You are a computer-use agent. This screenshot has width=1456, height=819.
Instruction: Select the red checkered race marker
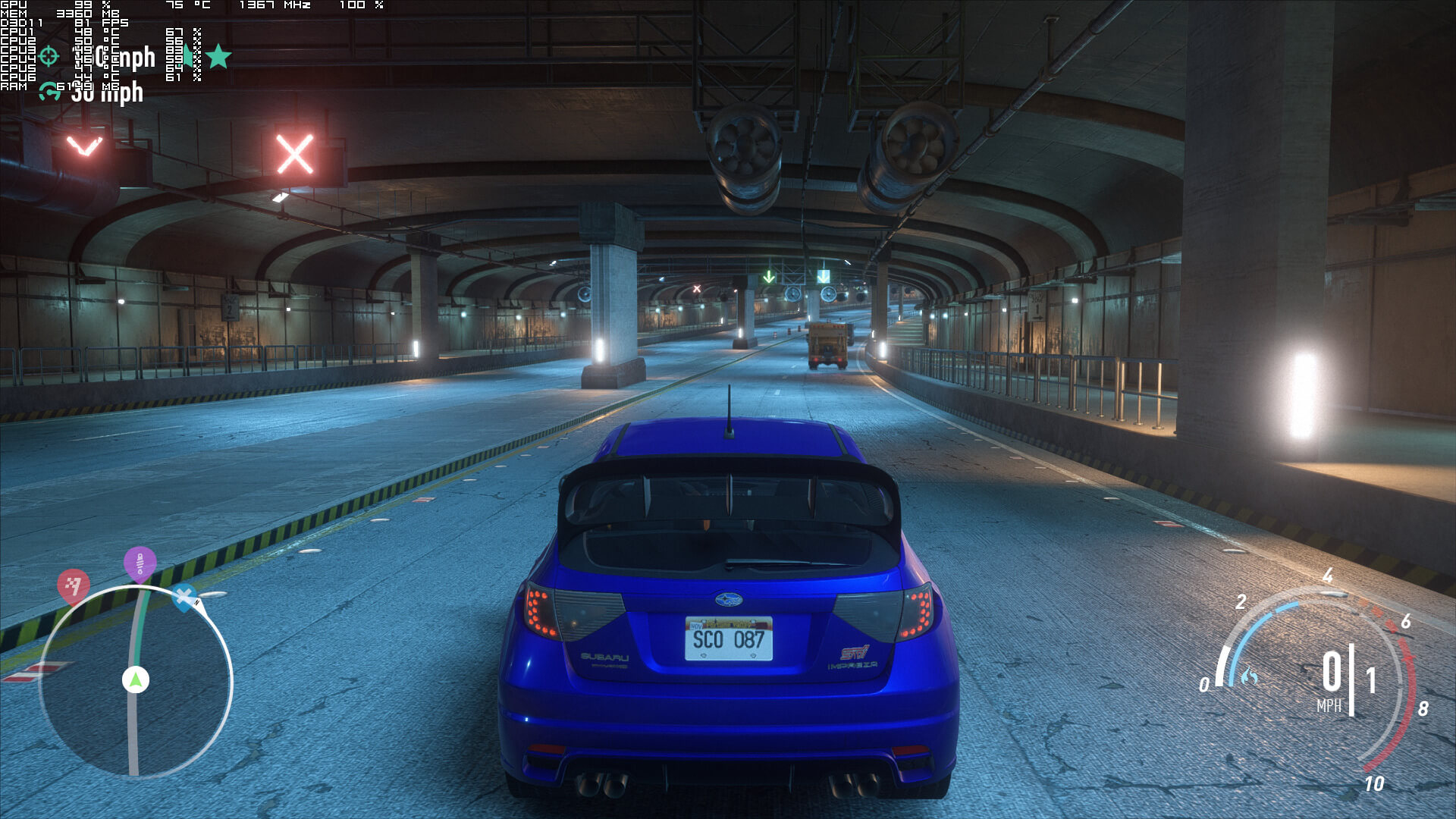(x=74, y=585)
